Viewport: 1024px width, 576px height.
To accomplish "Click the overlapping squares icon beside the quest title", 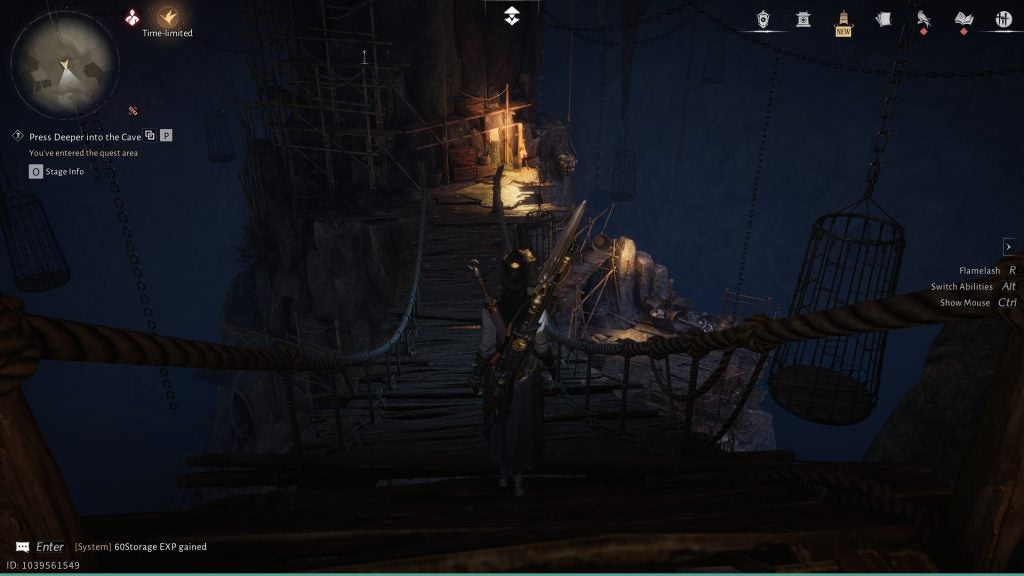I will [150, 136].
